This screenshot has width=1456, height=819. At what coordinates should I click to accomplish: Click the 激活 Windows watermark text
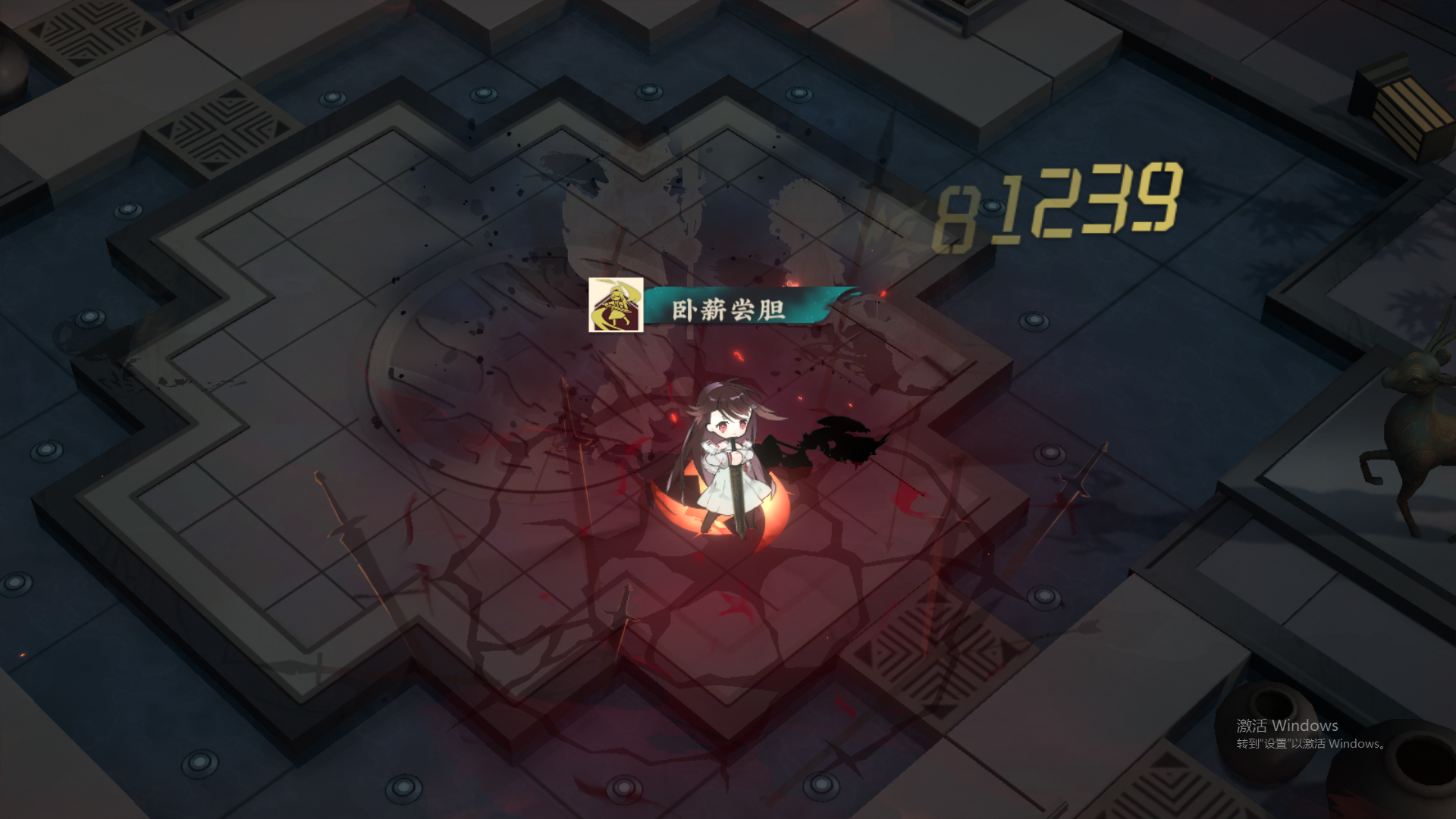tap(1289, 726)
